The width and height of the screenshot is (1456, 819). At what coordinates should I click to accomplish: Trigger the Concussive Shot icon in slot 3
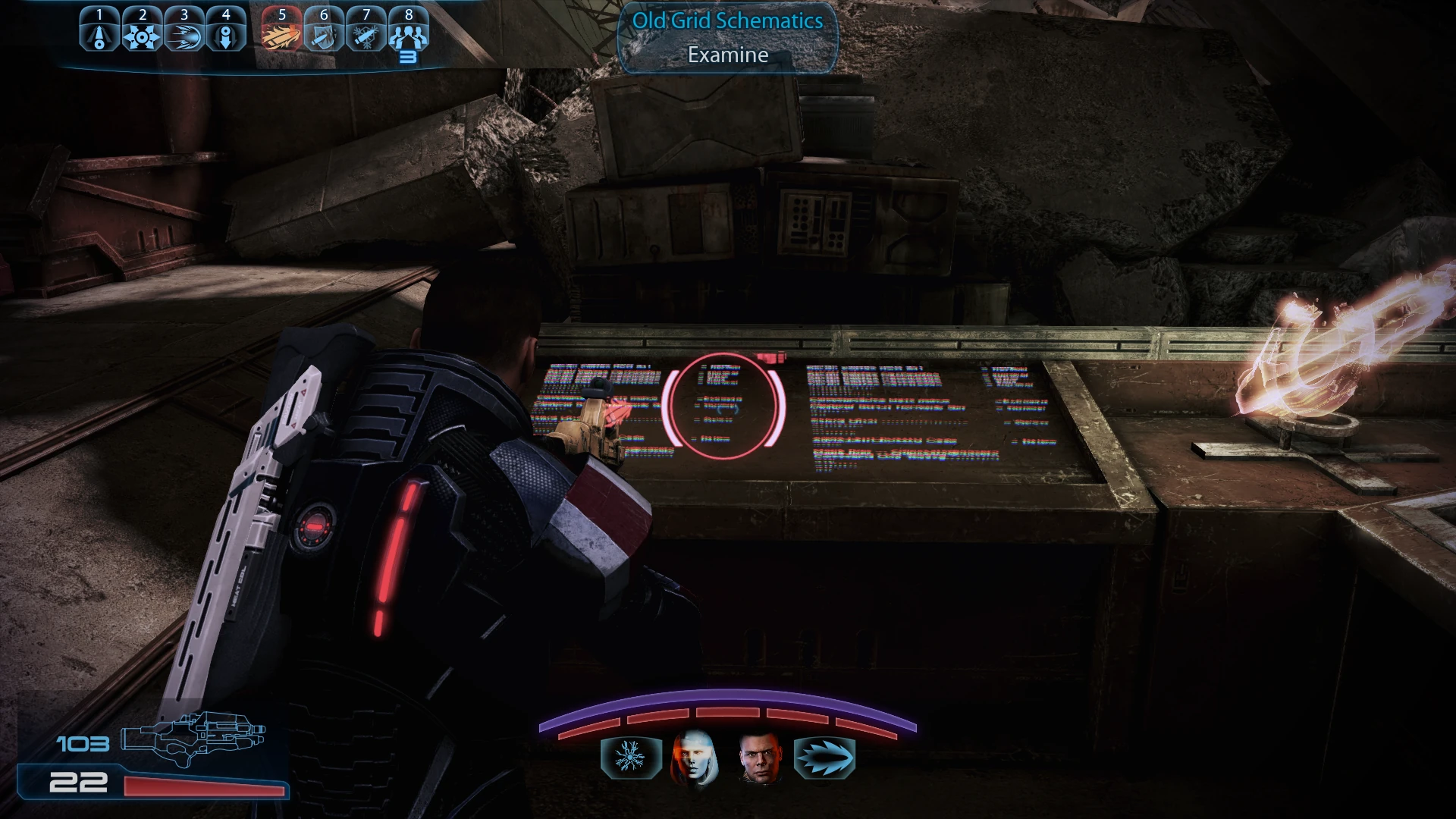coord(184,30)
